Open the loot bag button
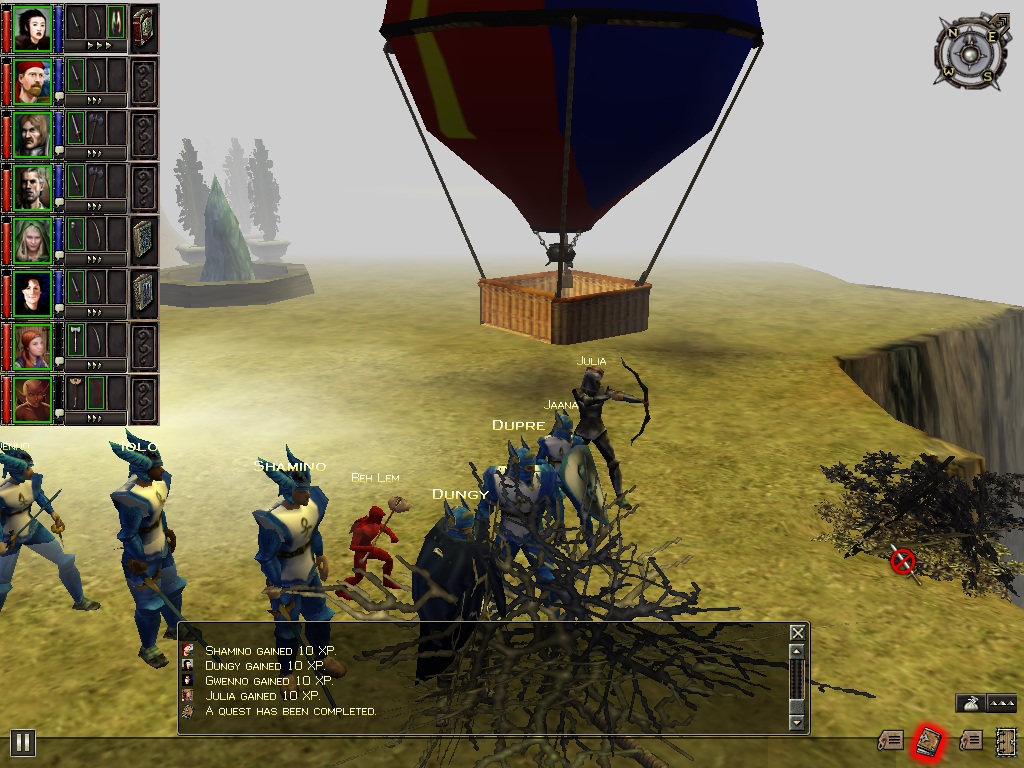 click(x=969, y=703)
